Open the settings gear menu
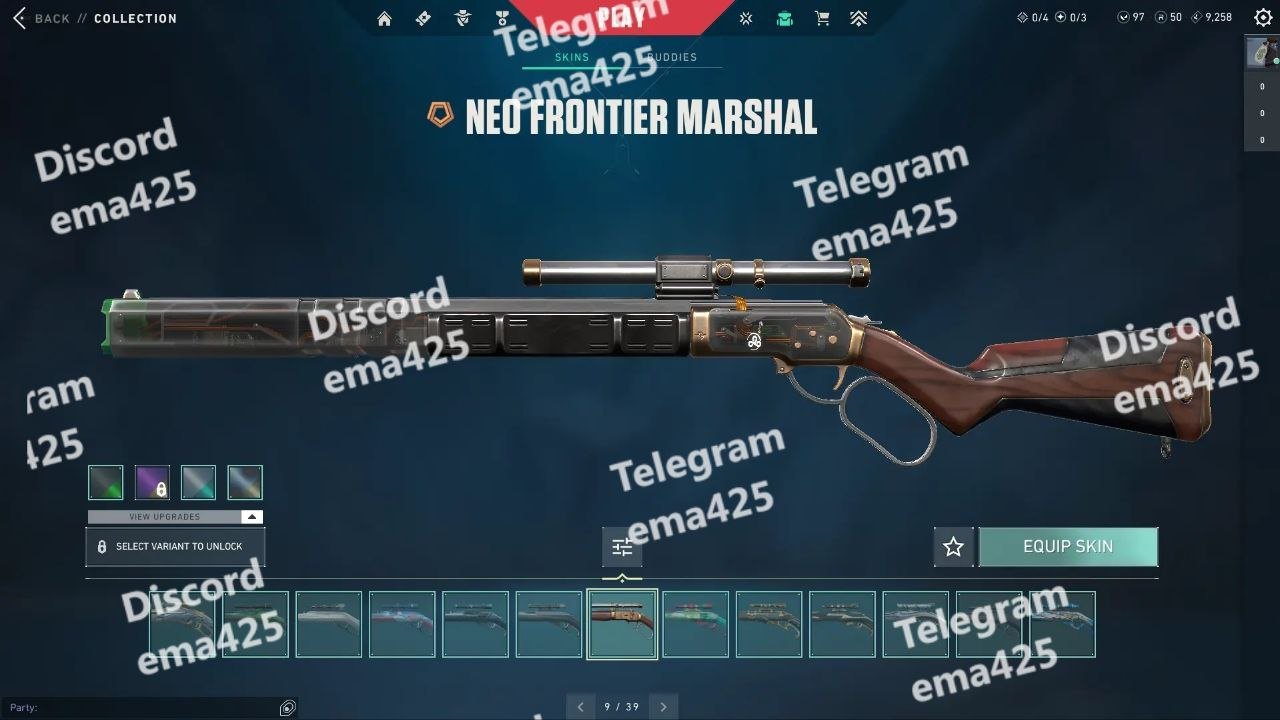The width and height of the screenshot is (1280, 720). pyautogui.click(x=1263, y=18)
